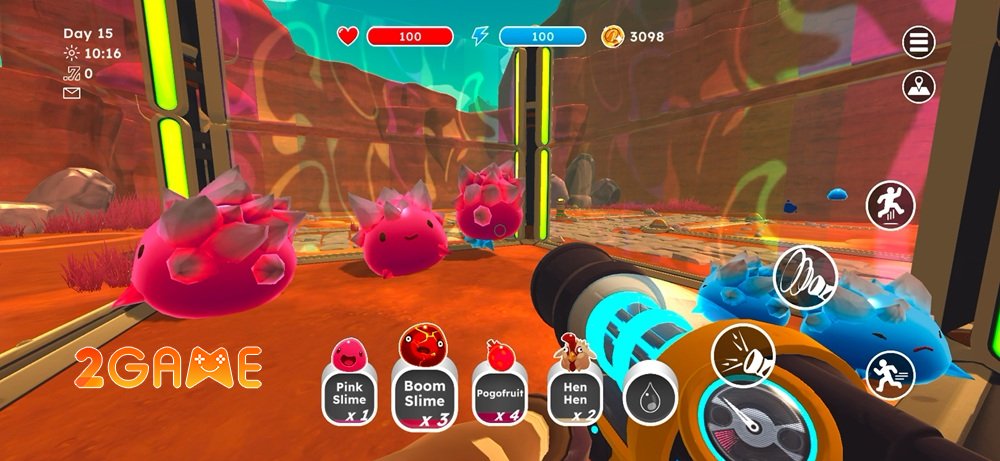Open the hamburger menu
Image resolution: width=1000 pixels, height=461 pixels.
click(919, 42)
